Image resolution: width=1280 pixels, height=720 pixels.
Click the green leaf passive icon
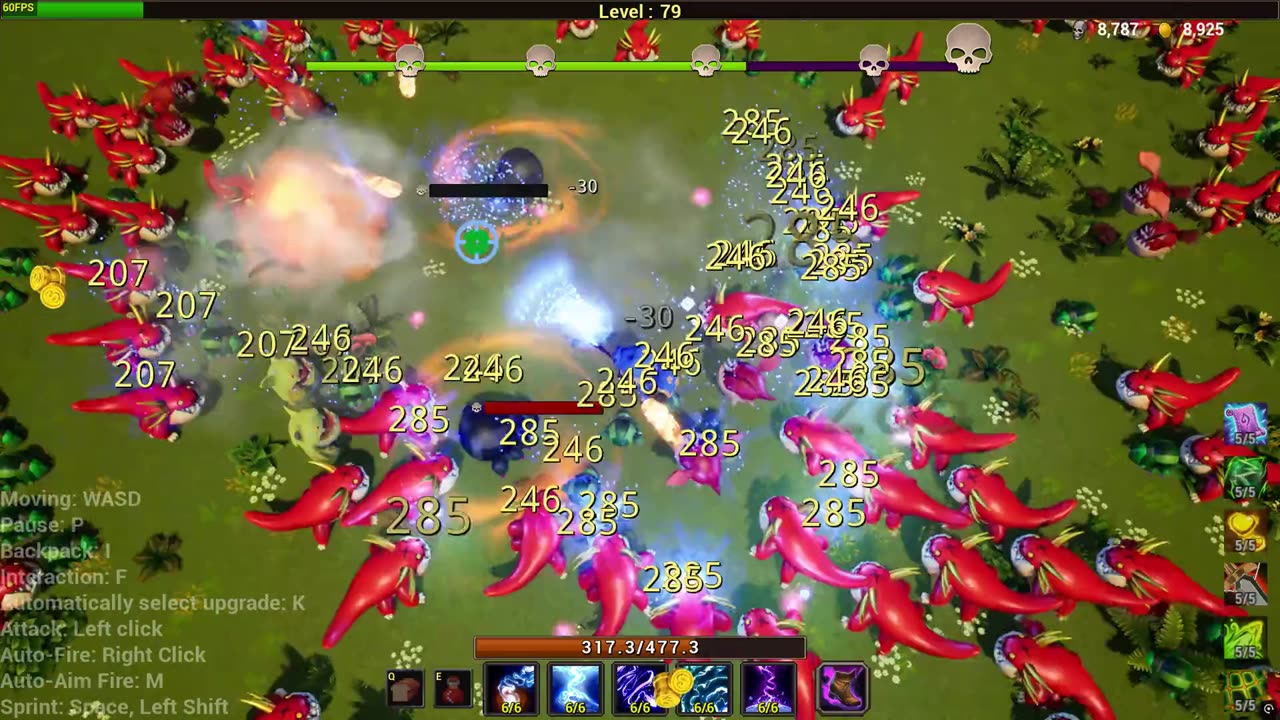point(1245,477)
